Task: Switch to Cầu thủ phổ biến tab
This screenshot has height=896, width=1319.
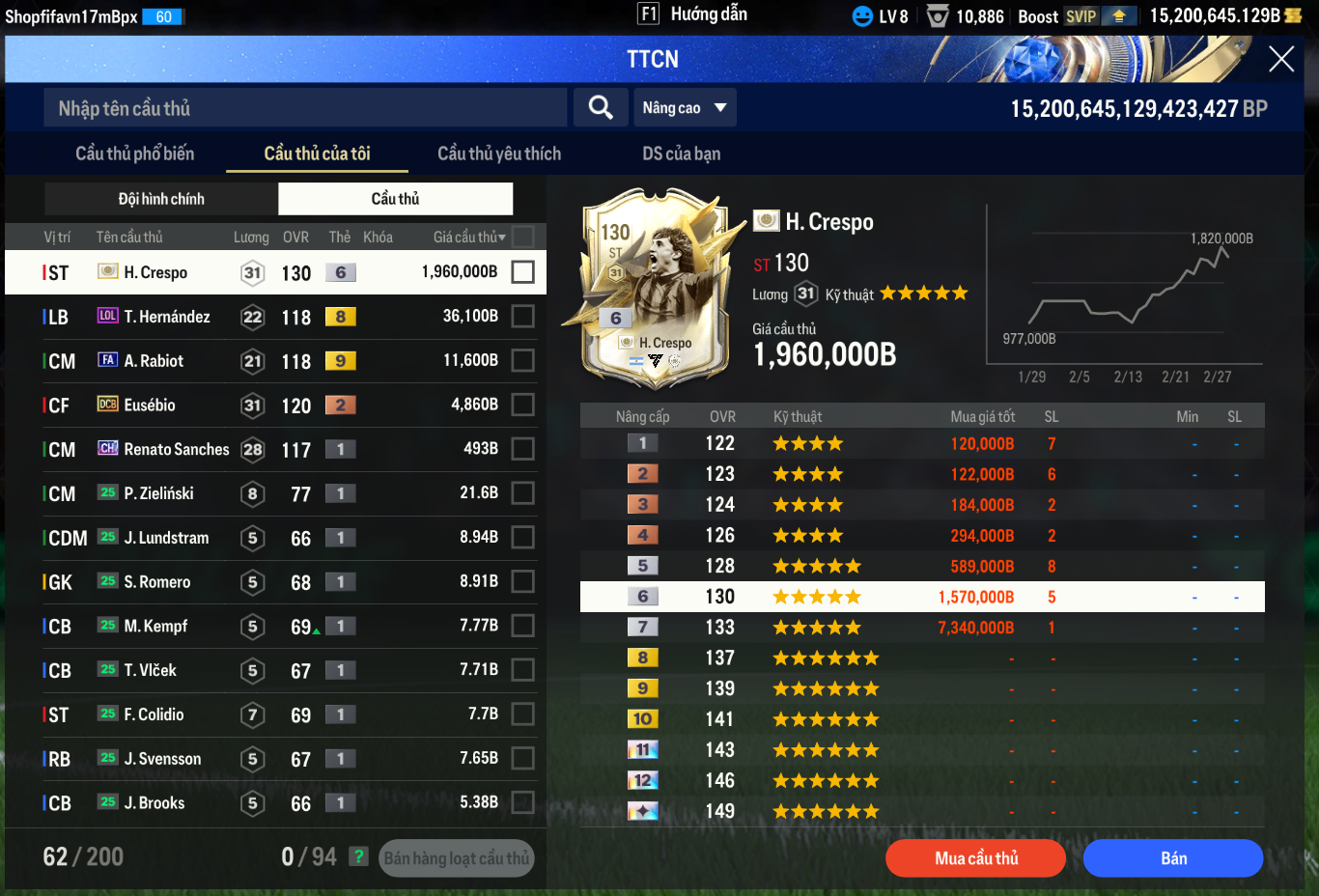Action: pyautogui.click(x=134, y=154)
